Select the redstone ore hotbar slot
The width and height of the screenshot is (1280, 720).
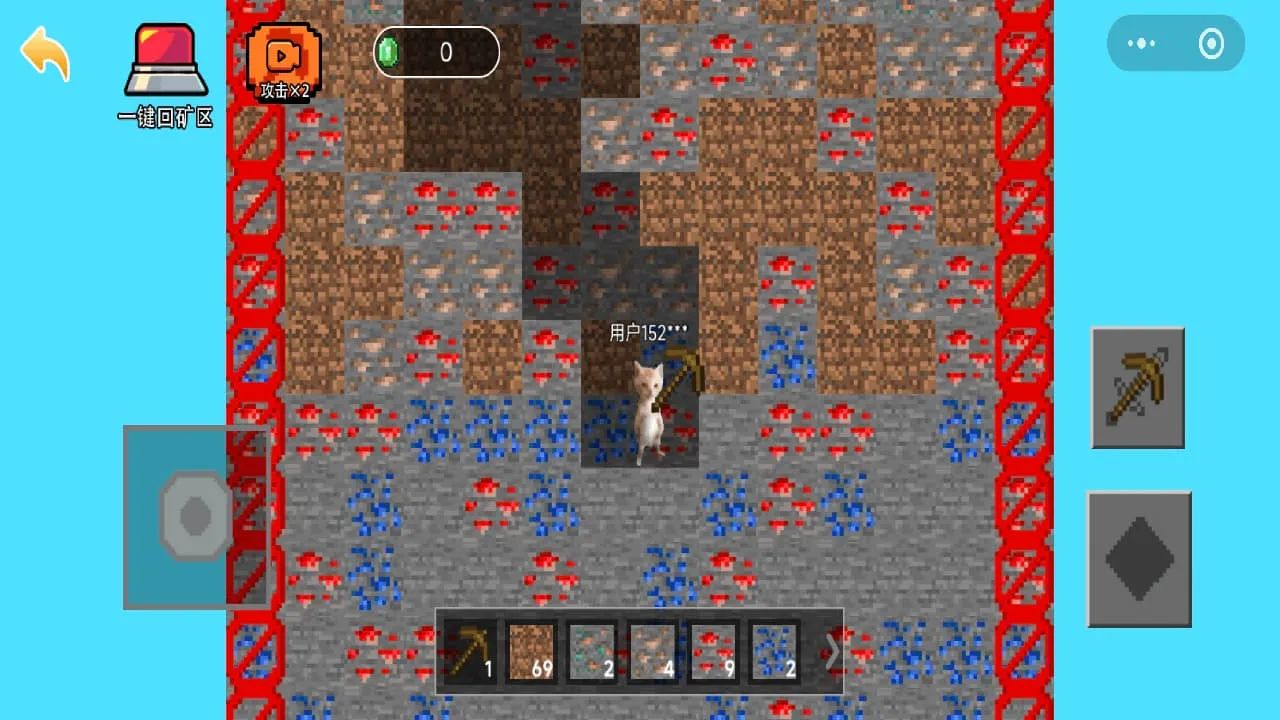[x=713, y=651]
